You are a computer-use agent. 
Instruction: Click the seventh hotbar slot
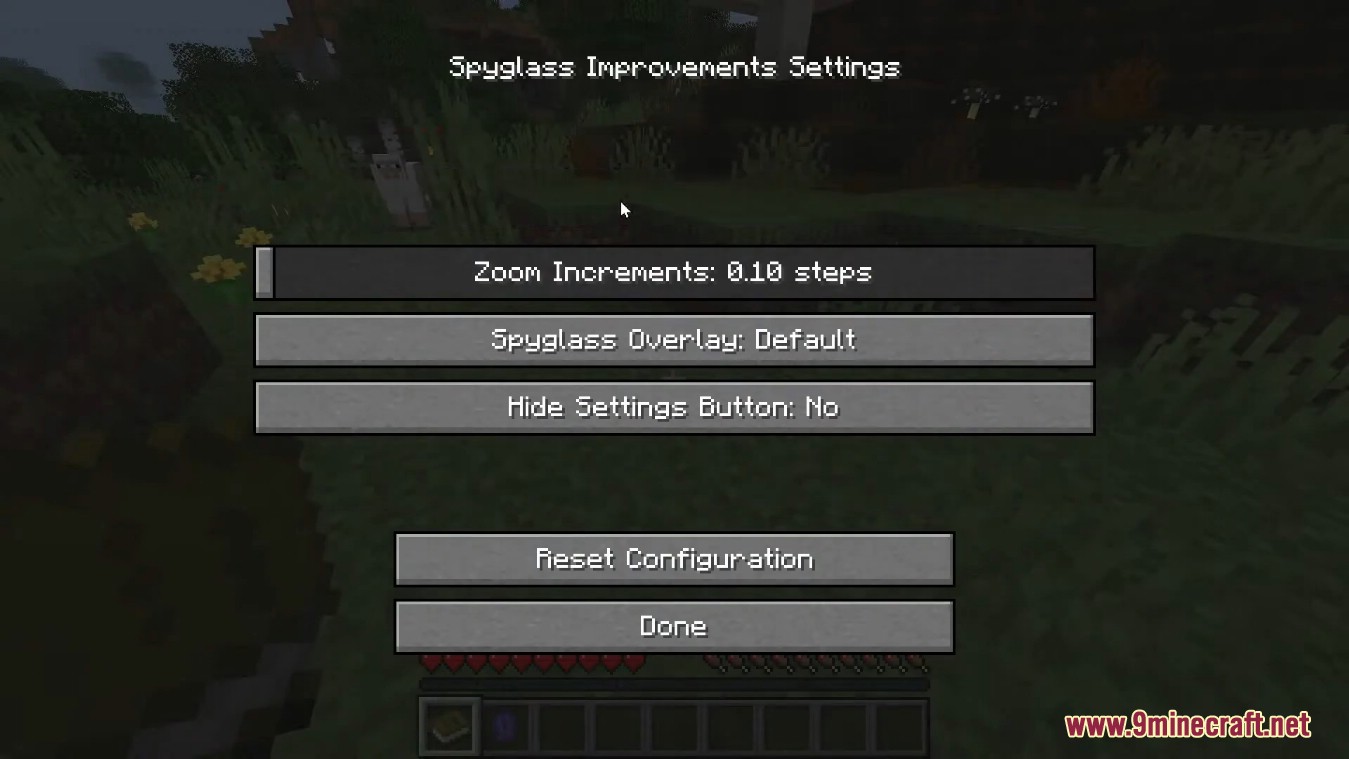point(787,727)
